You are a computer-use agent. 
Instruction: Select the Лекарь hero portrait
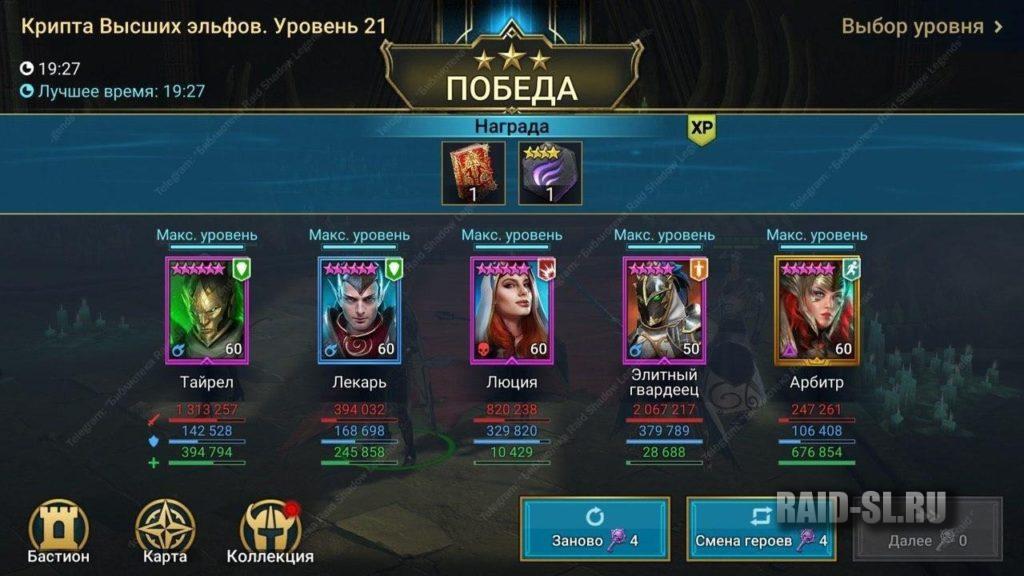359,309
